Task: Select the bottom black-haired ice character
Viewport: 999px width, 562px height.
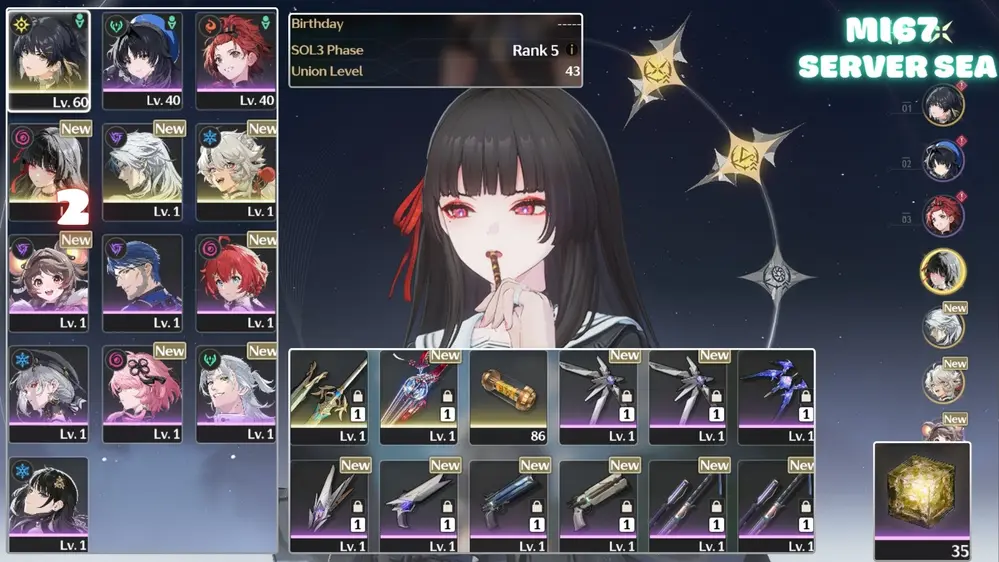Action: pyautogui.click(x=48, y=505)
